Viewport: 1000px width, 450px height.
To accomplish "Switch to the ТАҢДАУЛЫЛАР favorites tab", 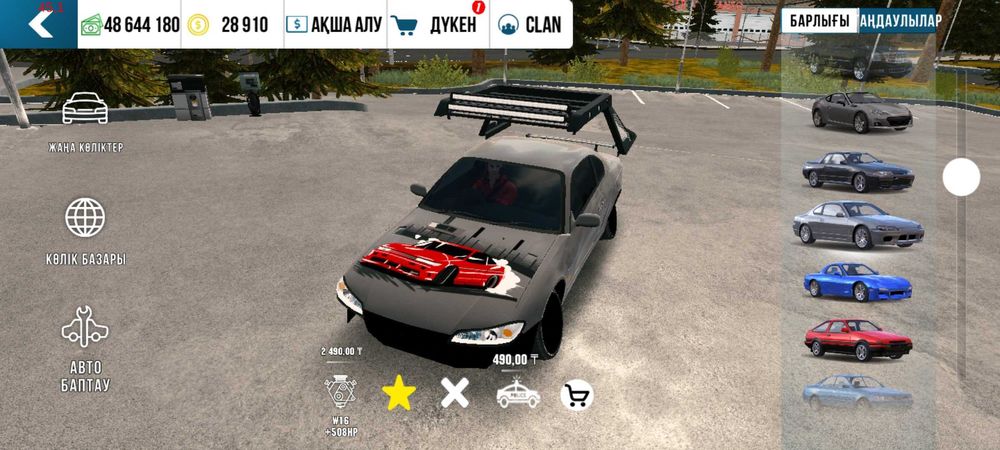I will pyautogui.click(x=899, y=21).
